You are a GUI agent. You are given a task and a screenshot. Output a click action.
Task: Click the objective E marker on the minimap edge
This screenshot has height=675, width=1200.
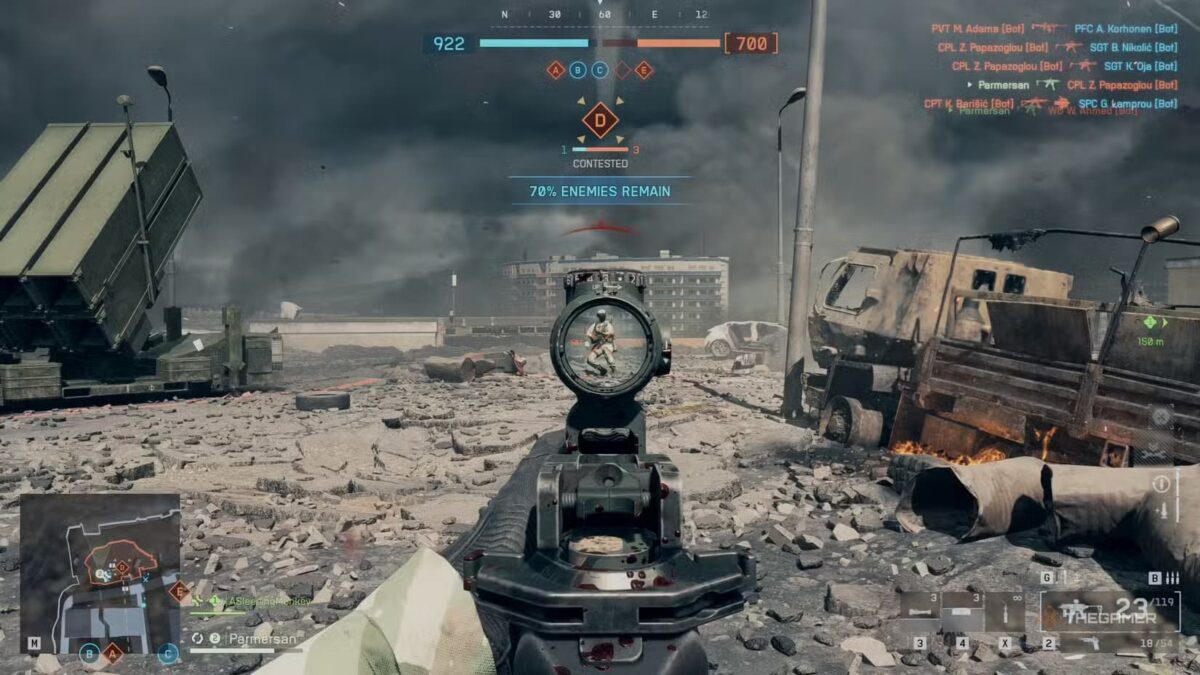(x=180, y=591)
